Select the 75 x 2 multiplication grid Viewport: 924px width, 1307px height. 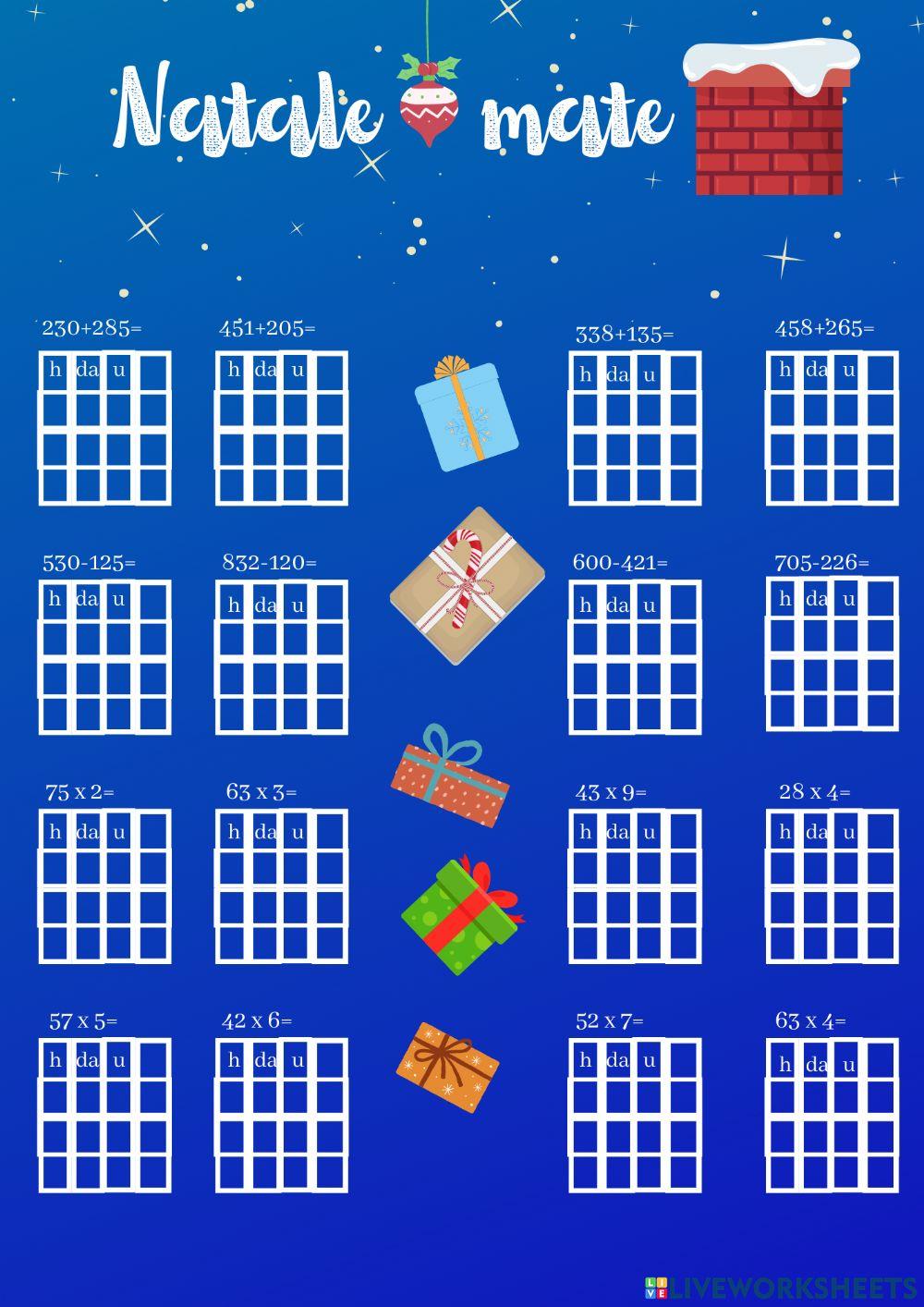[x=104, y=886]
